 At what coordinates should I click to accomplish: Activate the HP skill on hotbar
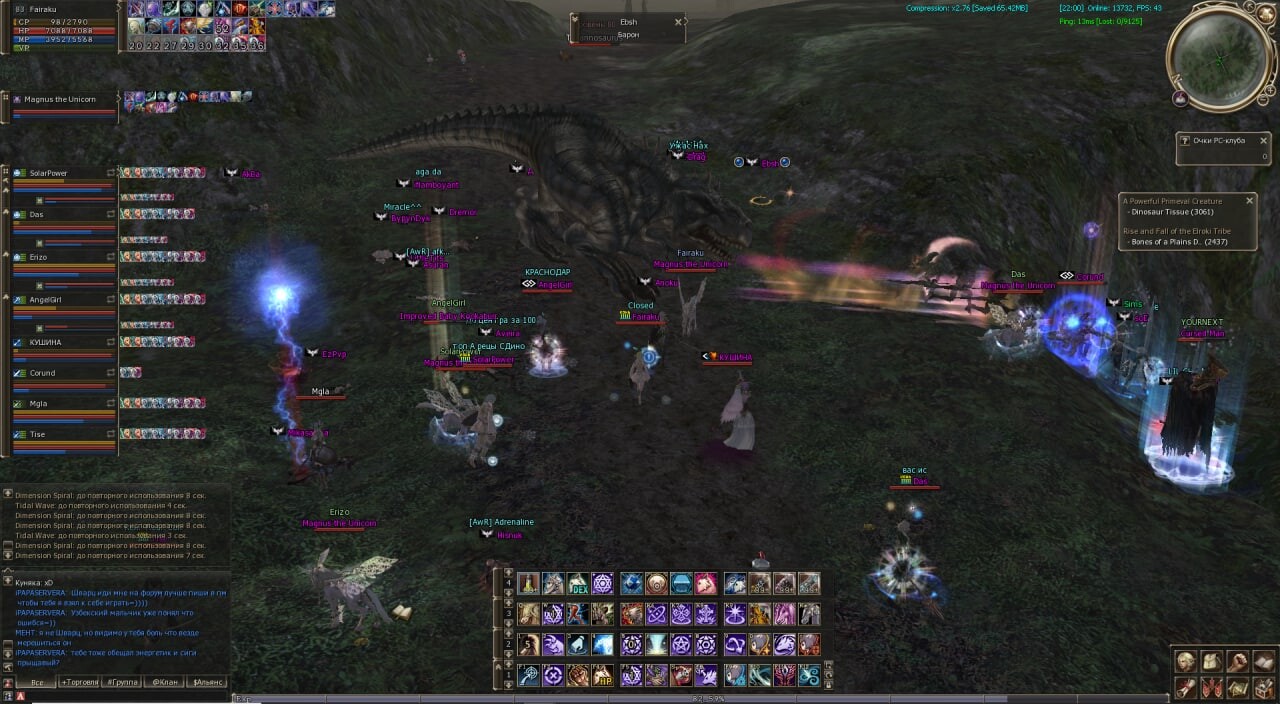[x=603, y=676]
